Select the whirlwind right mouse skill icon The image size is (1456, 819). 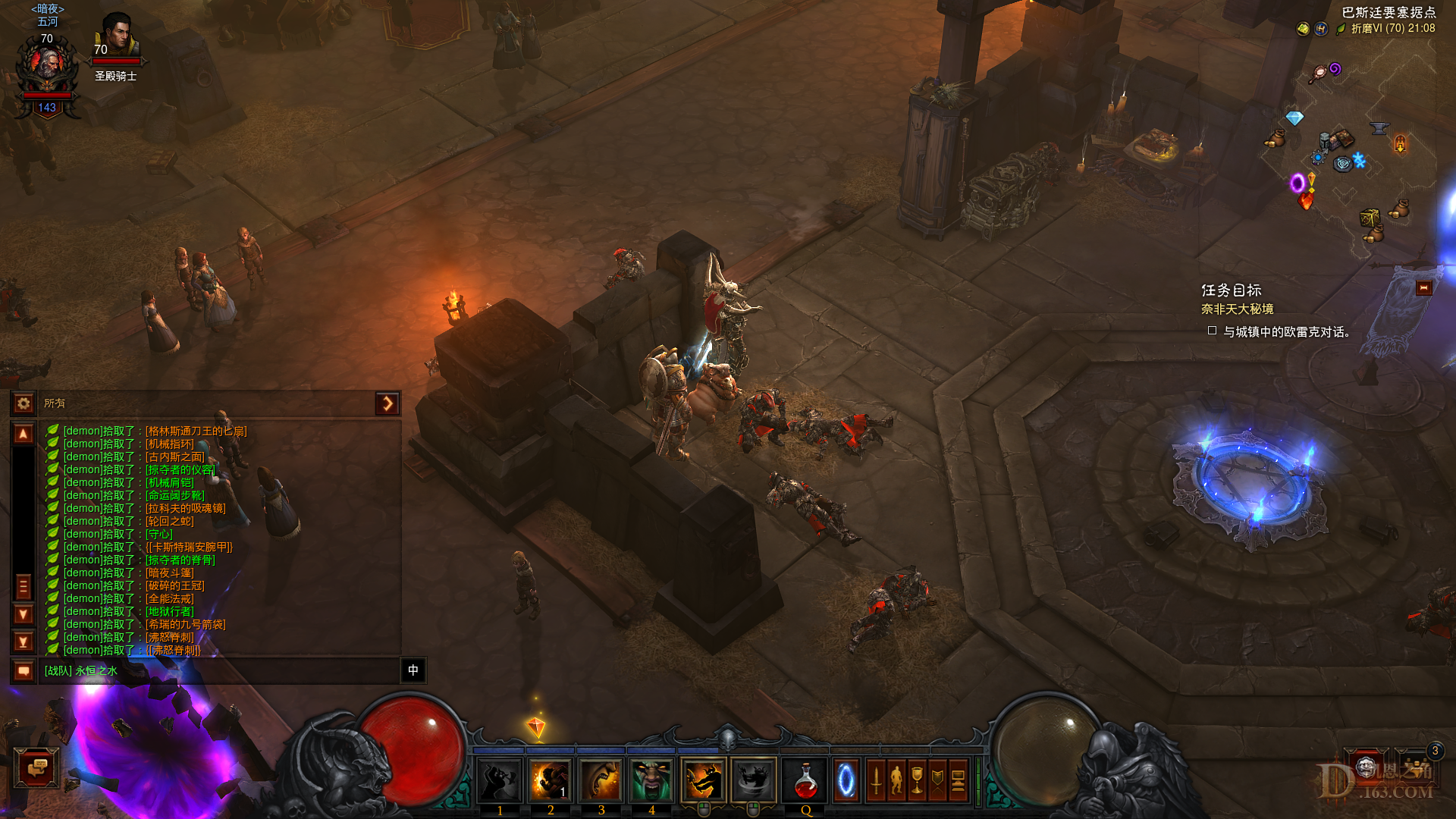coord(754,780)
